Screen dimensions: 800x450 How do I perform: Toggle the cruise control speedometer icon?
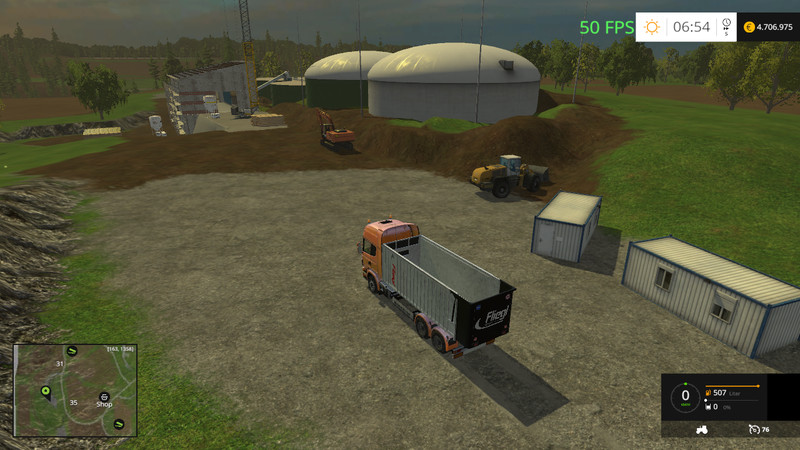click(x=753, y=429)
